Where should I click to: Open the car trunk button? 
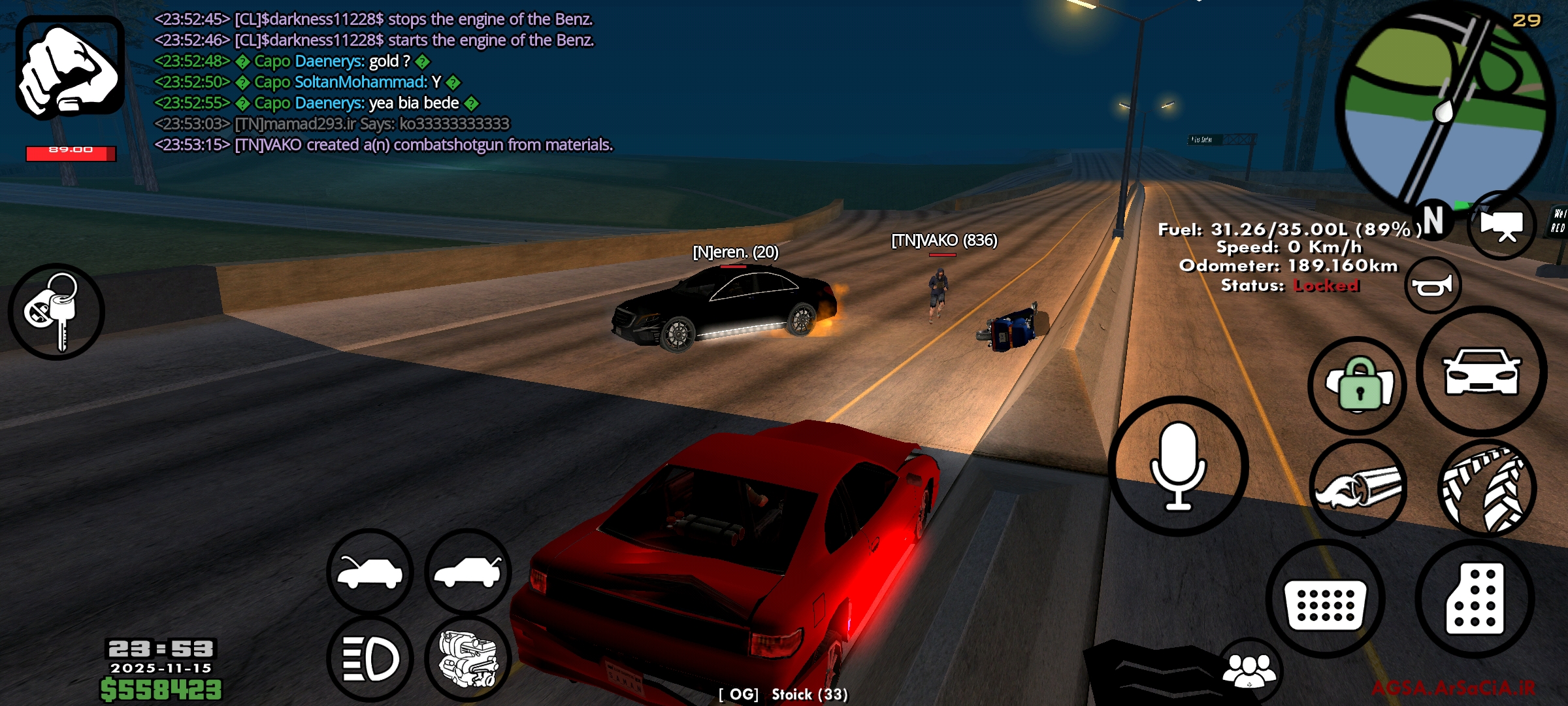468,571
